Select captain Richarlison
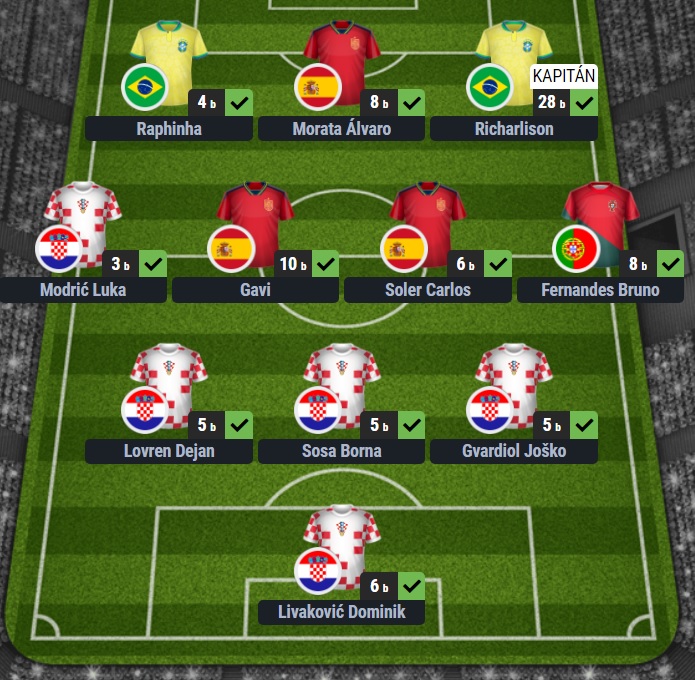The image size is (695, 680). (514, 129)
